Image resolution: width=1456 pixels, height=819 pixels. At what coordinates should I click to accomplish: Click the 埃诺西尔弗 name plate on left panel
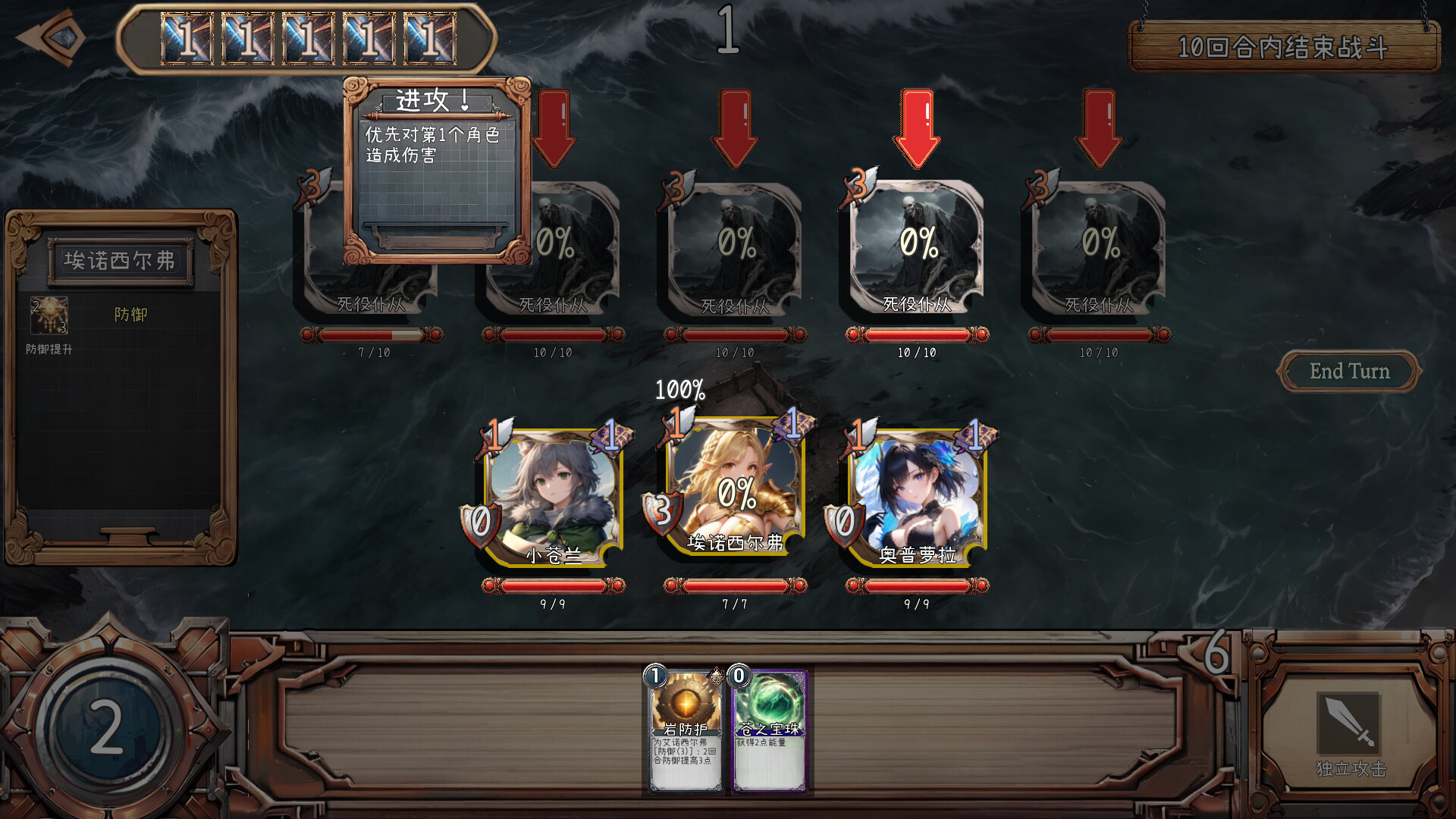click(121, 261)
